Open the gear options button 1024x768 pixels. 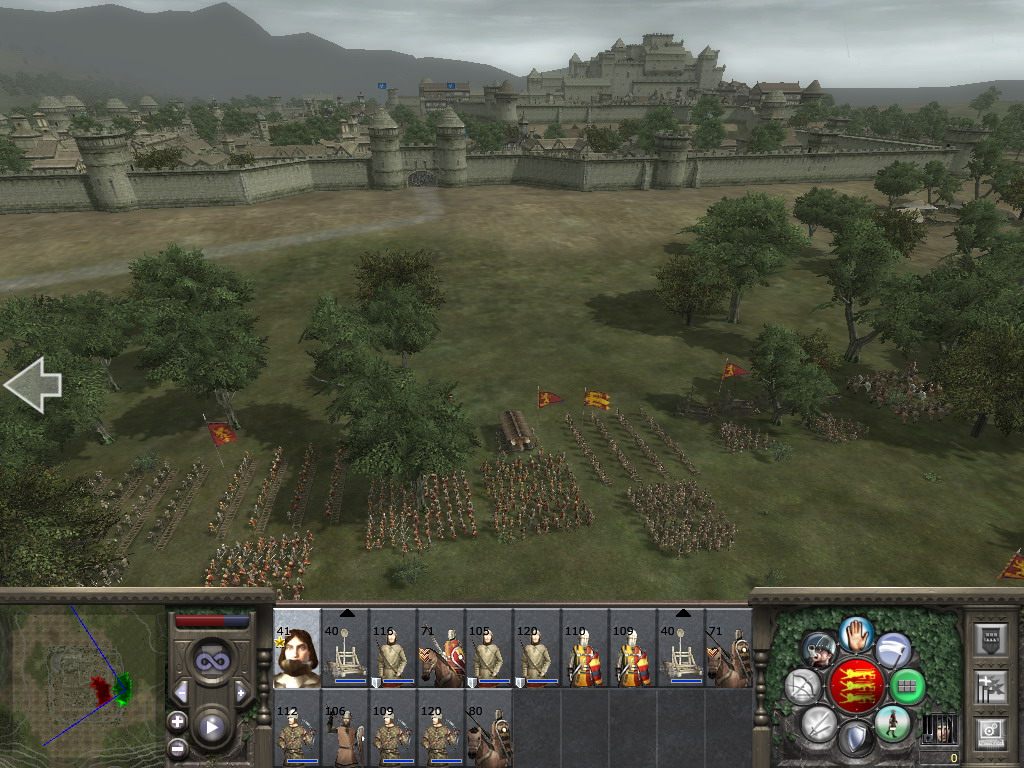coord(990,733)
